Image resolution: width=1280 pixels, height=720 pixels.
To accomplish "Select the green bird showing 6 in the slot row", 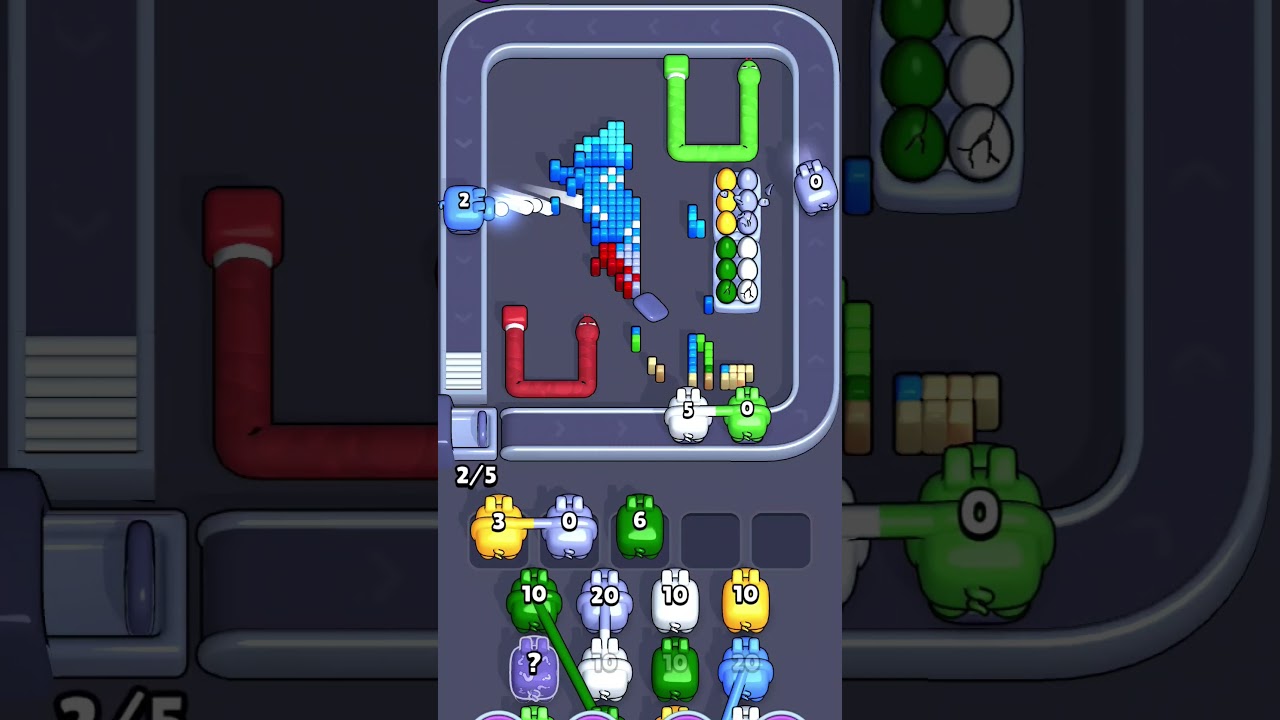I will coord(638,525).
